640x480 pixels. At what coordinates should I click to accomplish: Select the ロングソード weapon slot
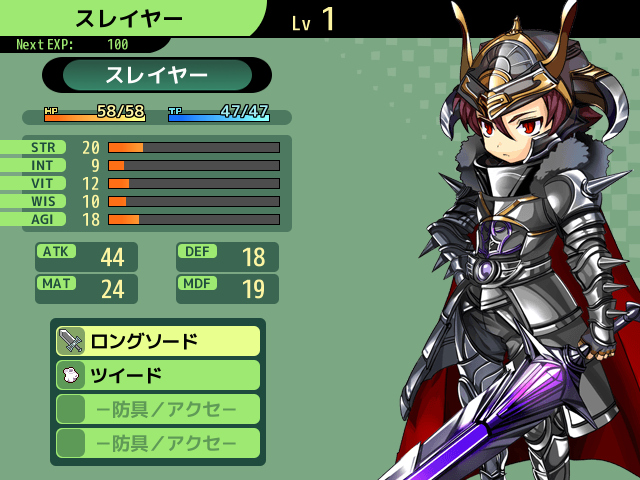(158, 341)
